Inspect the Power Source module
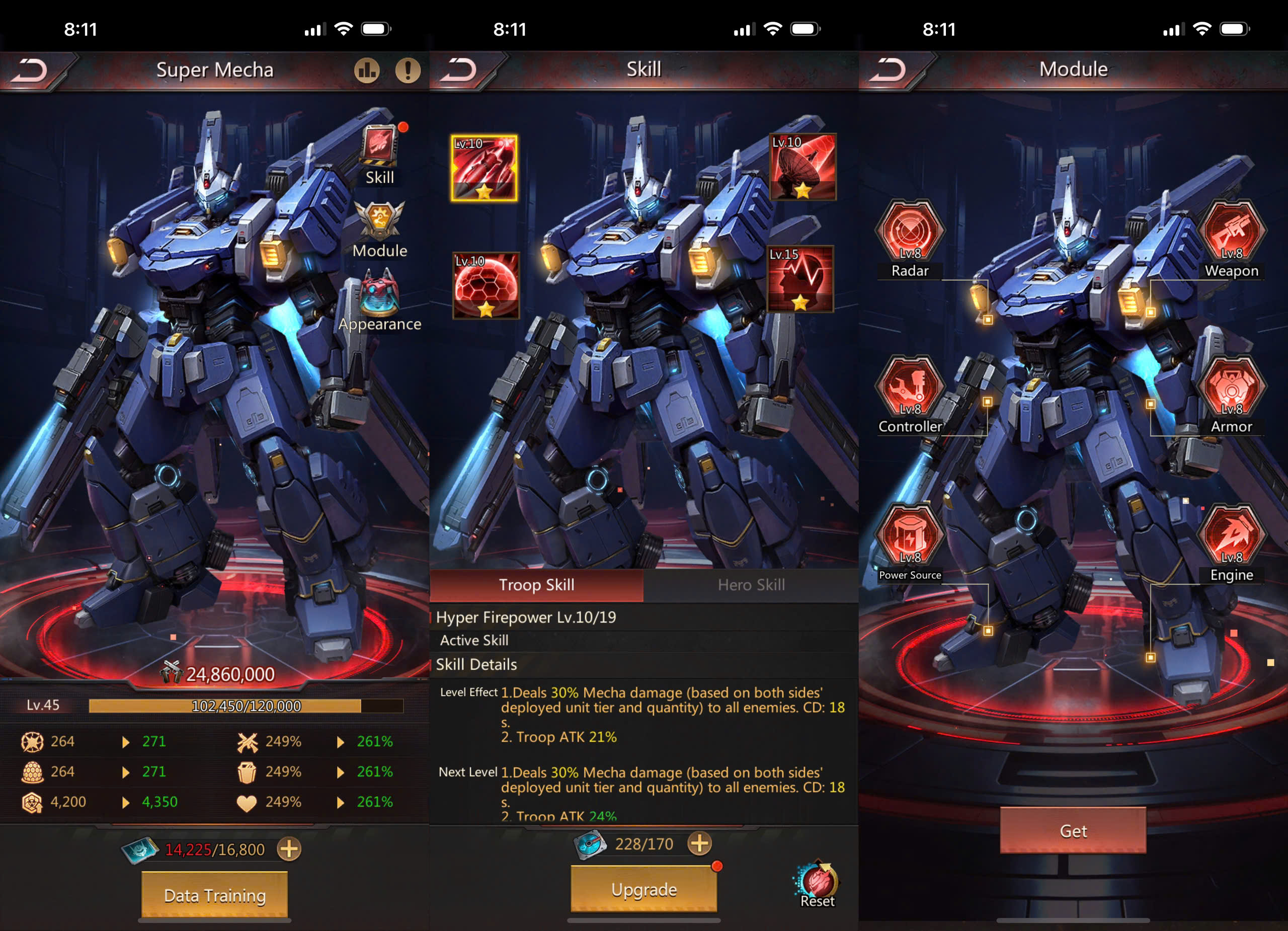Viewport: 1288px width, 931px height. [910, 537]
